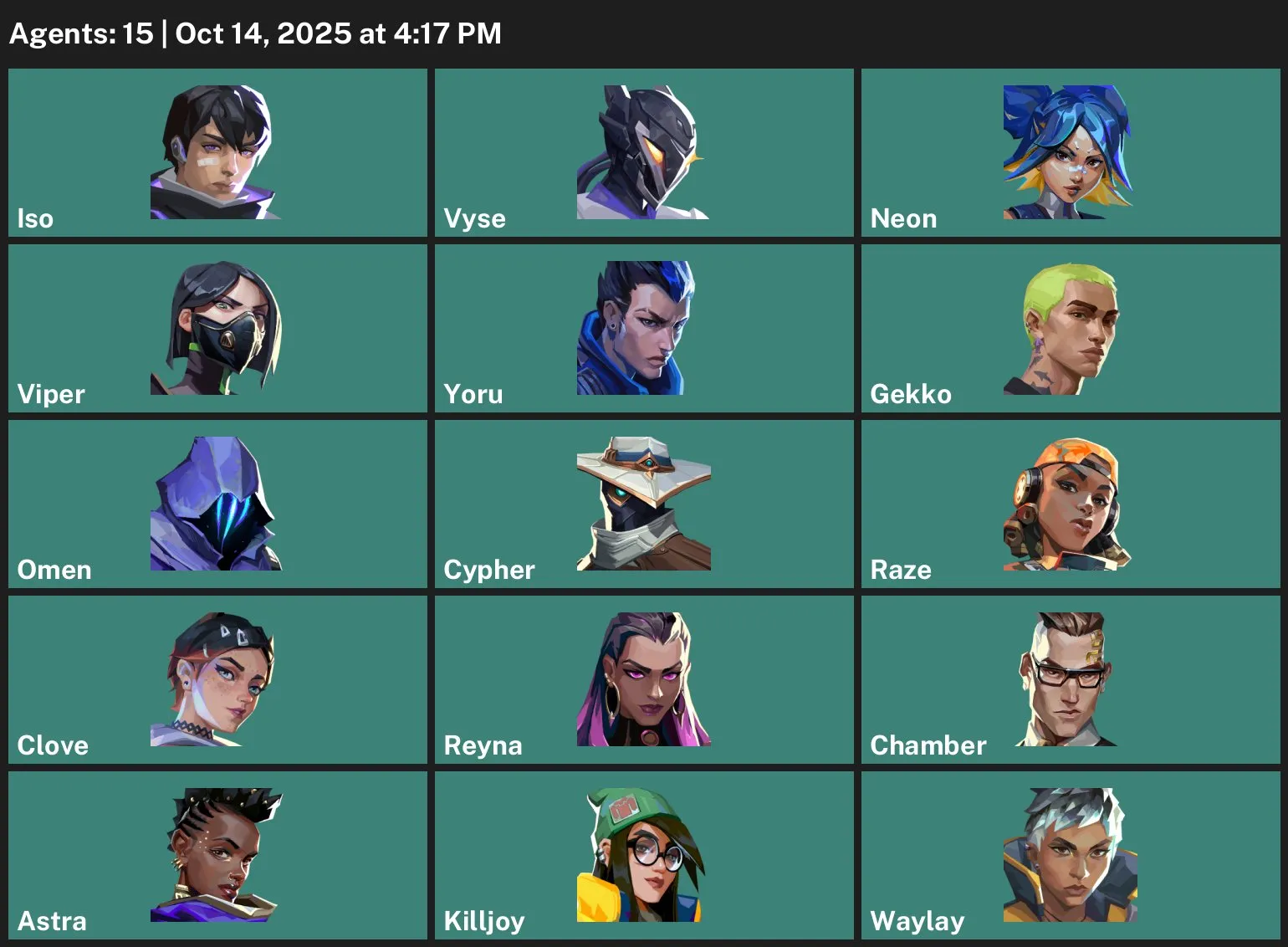
Task: Select the Neon agent portrait
Action: [1069, 151]
